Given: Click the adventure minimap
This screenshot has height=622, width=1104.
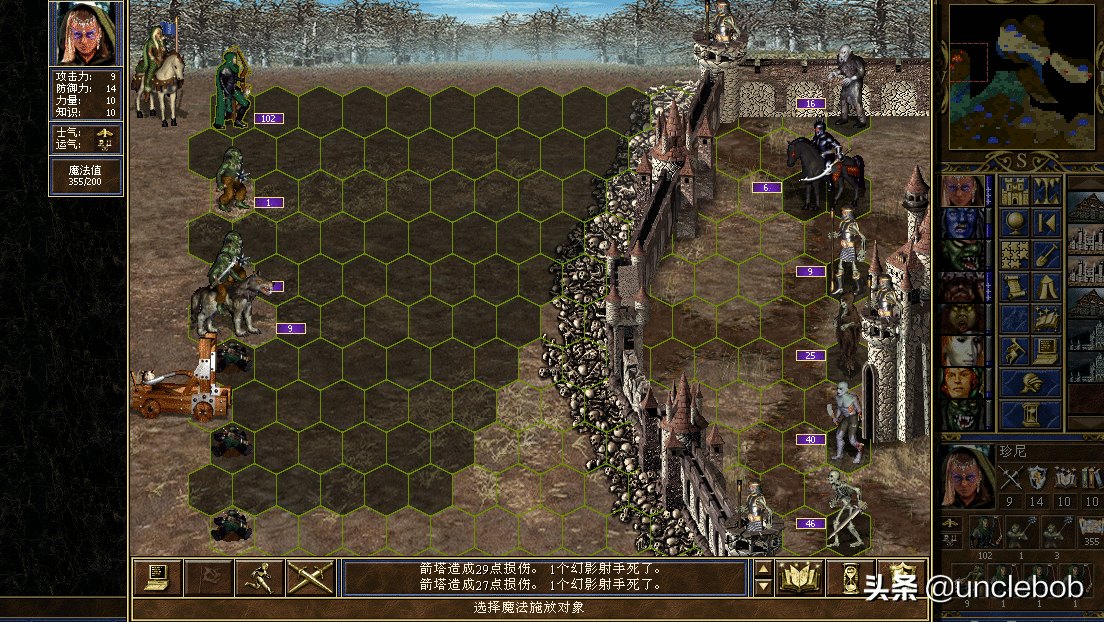Looking at the screenshot, I should point(1022,76).
